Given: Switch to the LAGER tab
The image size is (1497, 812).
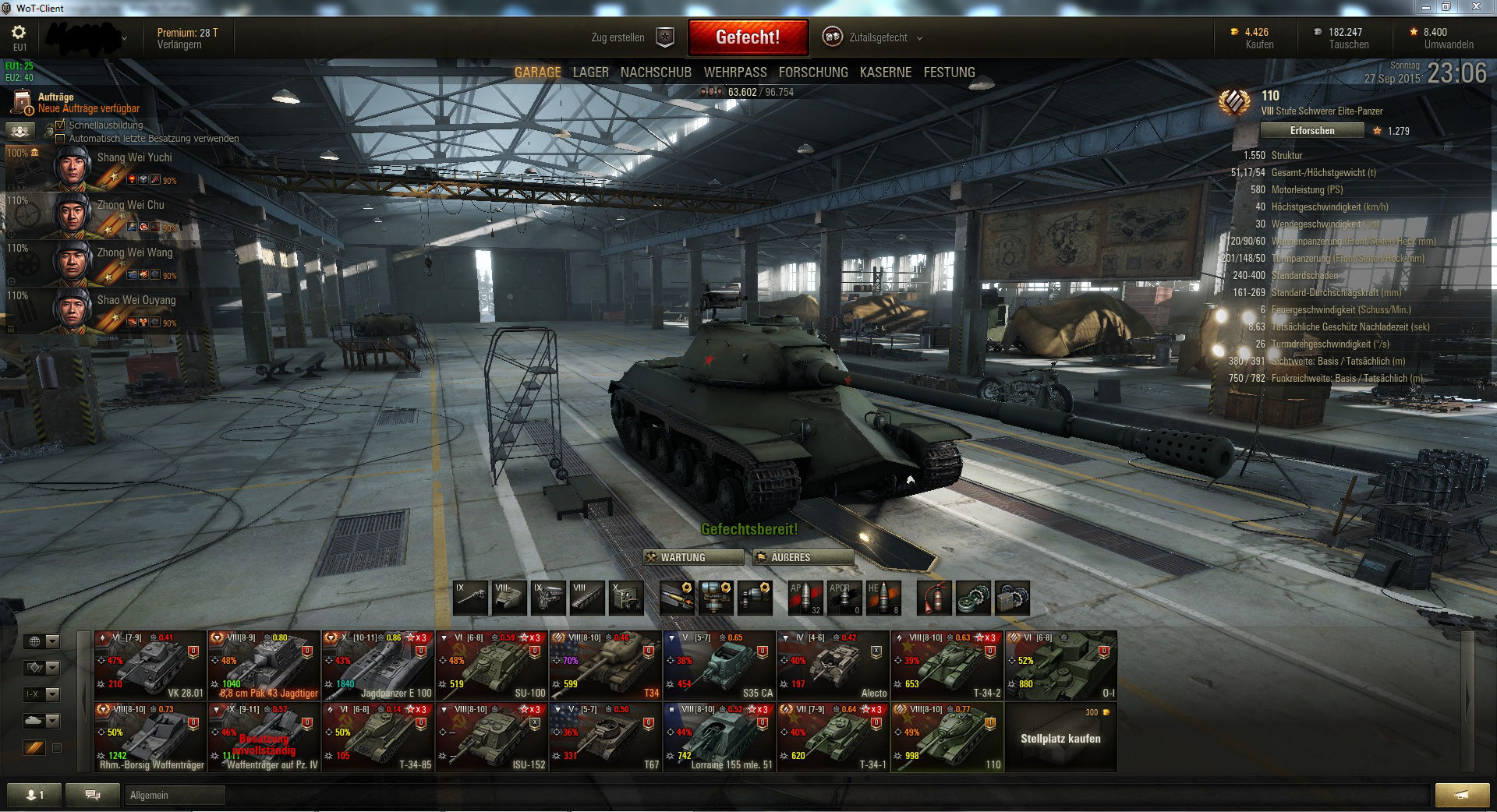Looking at the screenshot, I should (590, 72).
